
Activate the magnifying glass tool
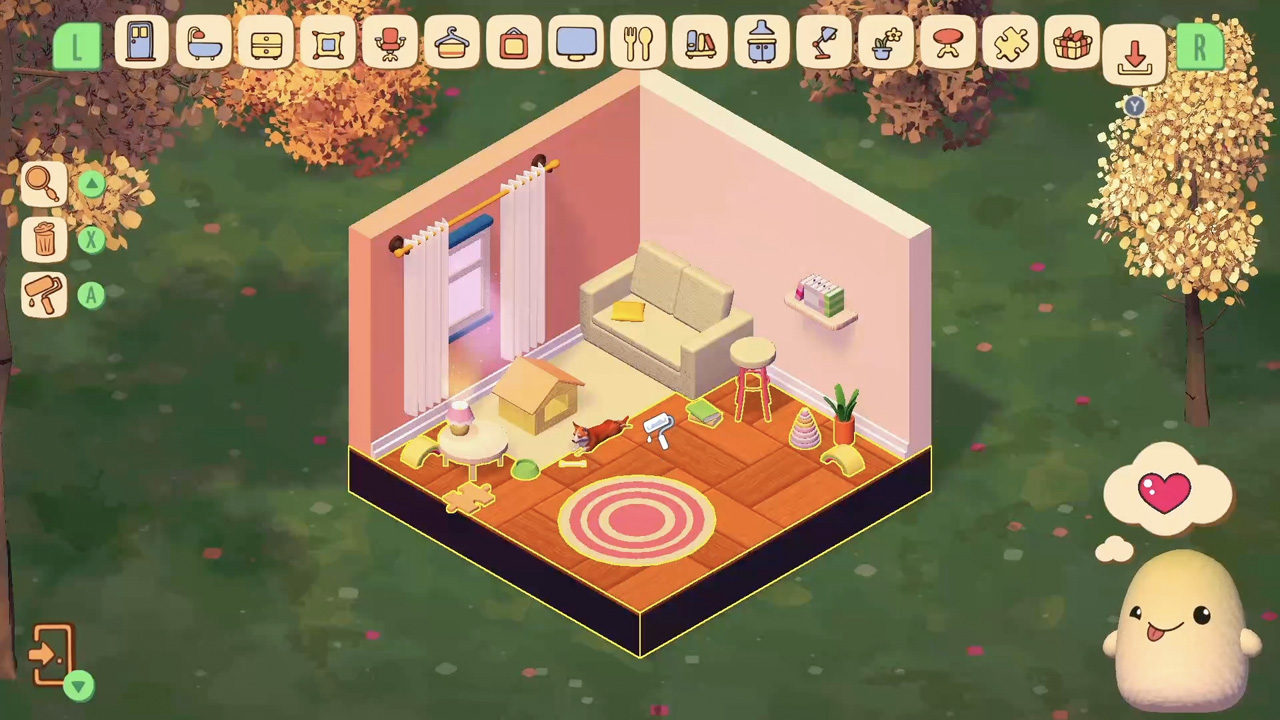(43, 183)
